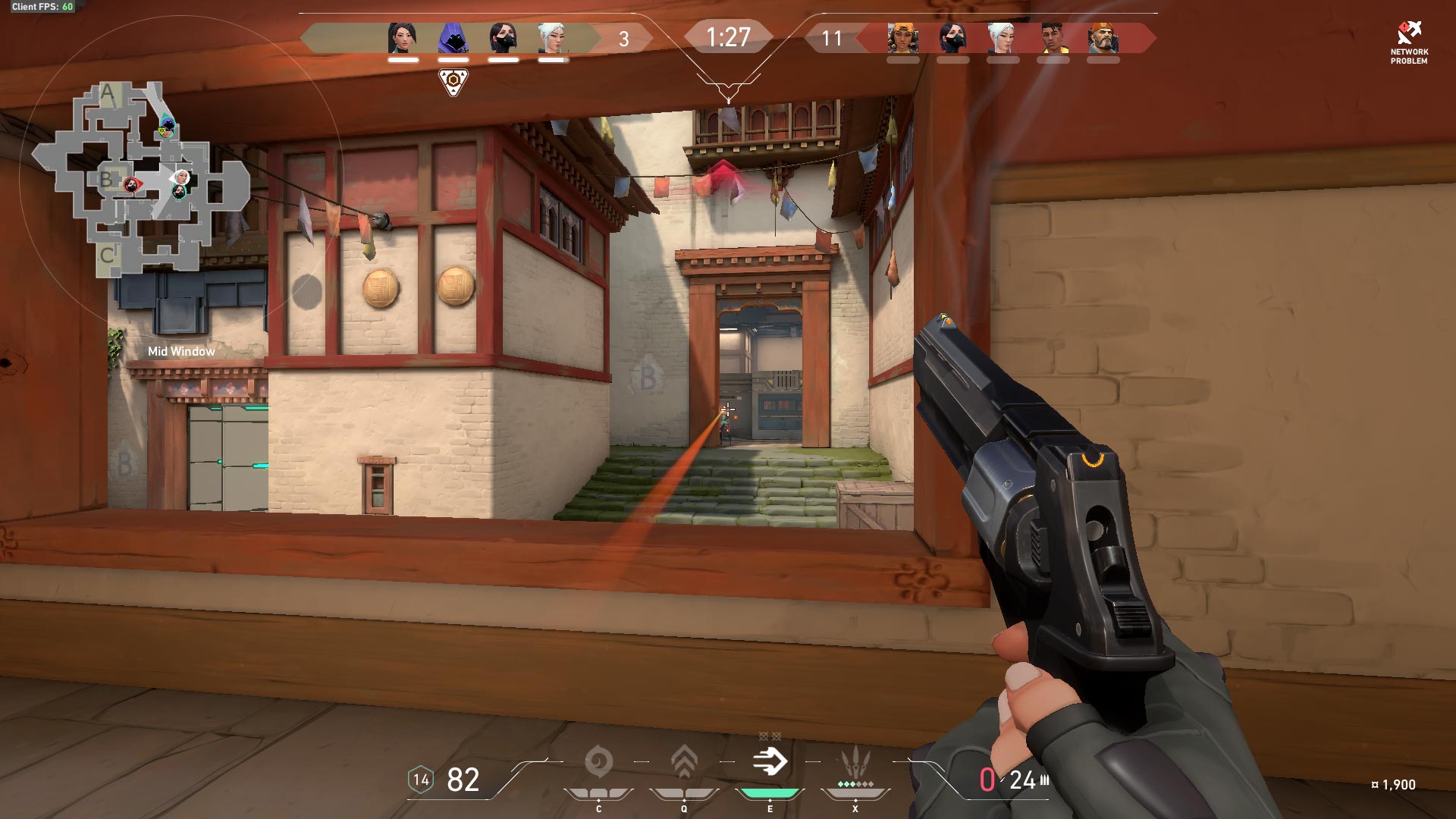Select the shield armor icon

point(421,780)
